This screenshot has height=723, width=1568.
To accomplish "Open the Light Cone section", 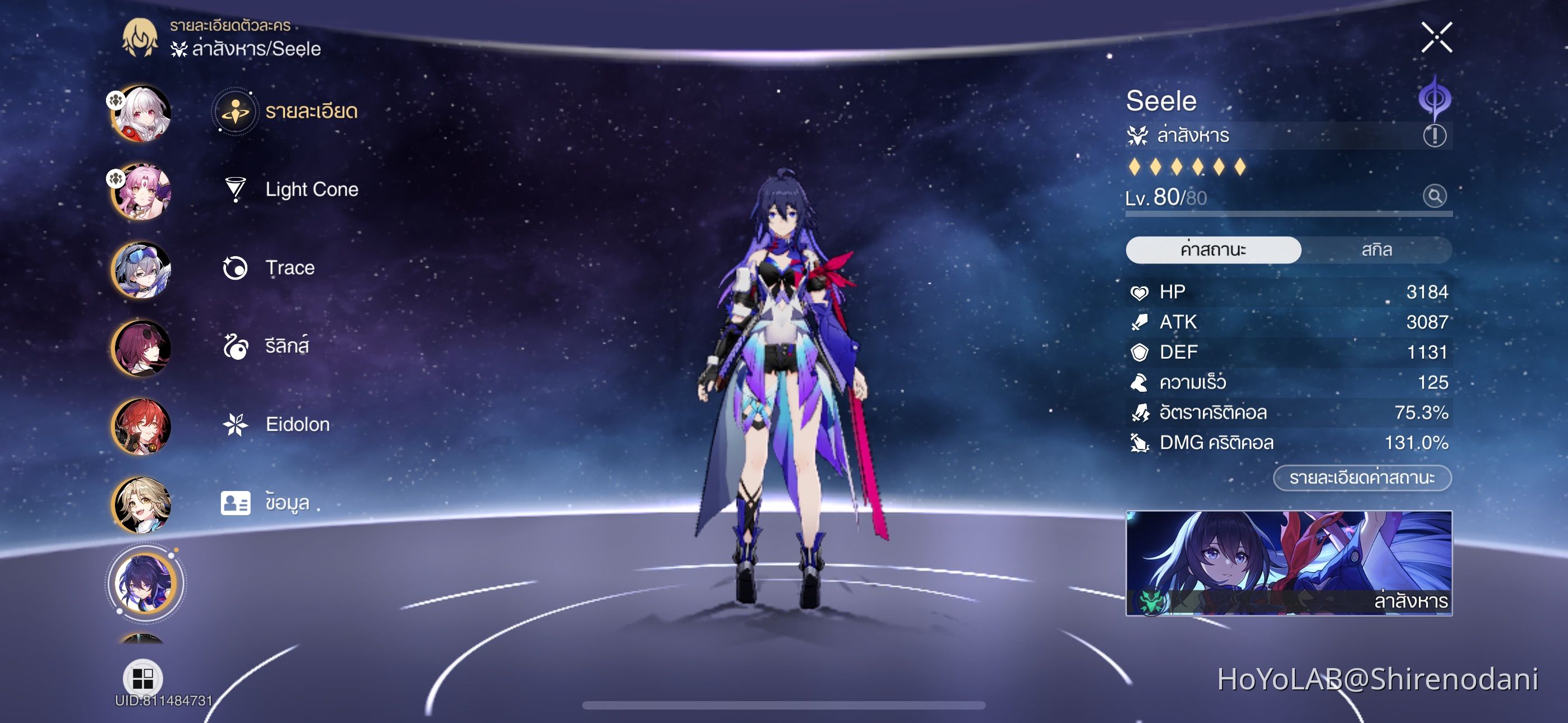I will [x=312, y=189].
